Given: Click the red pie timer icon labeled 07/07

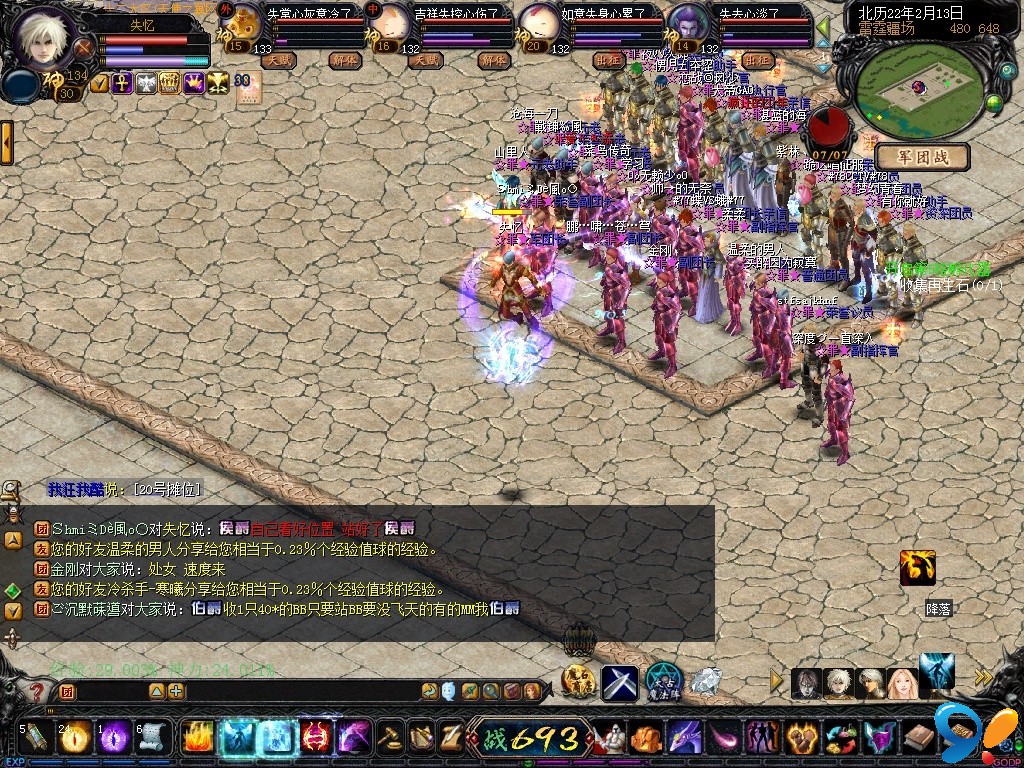Looking at the screenshot, I should point(828,128).
